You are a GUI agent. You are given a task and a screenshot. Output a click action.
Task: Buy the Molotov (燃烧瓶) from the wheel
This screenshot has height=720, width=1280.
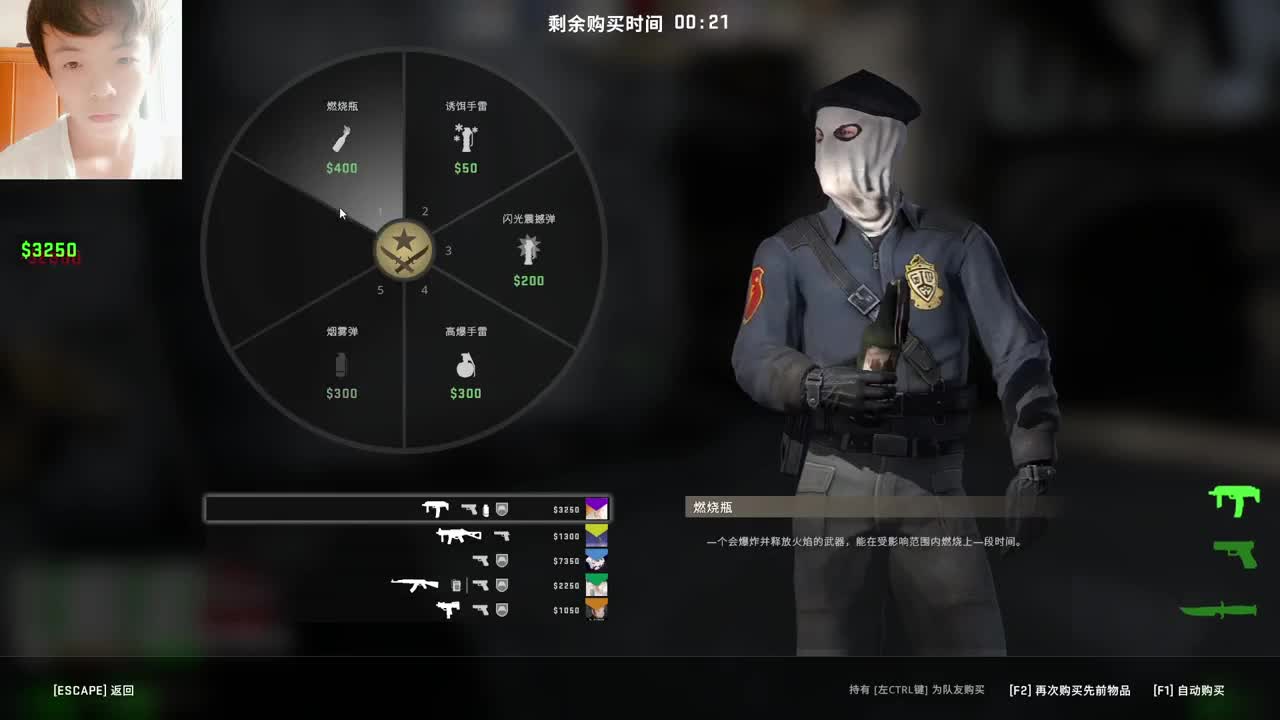(x=341, y=137)
